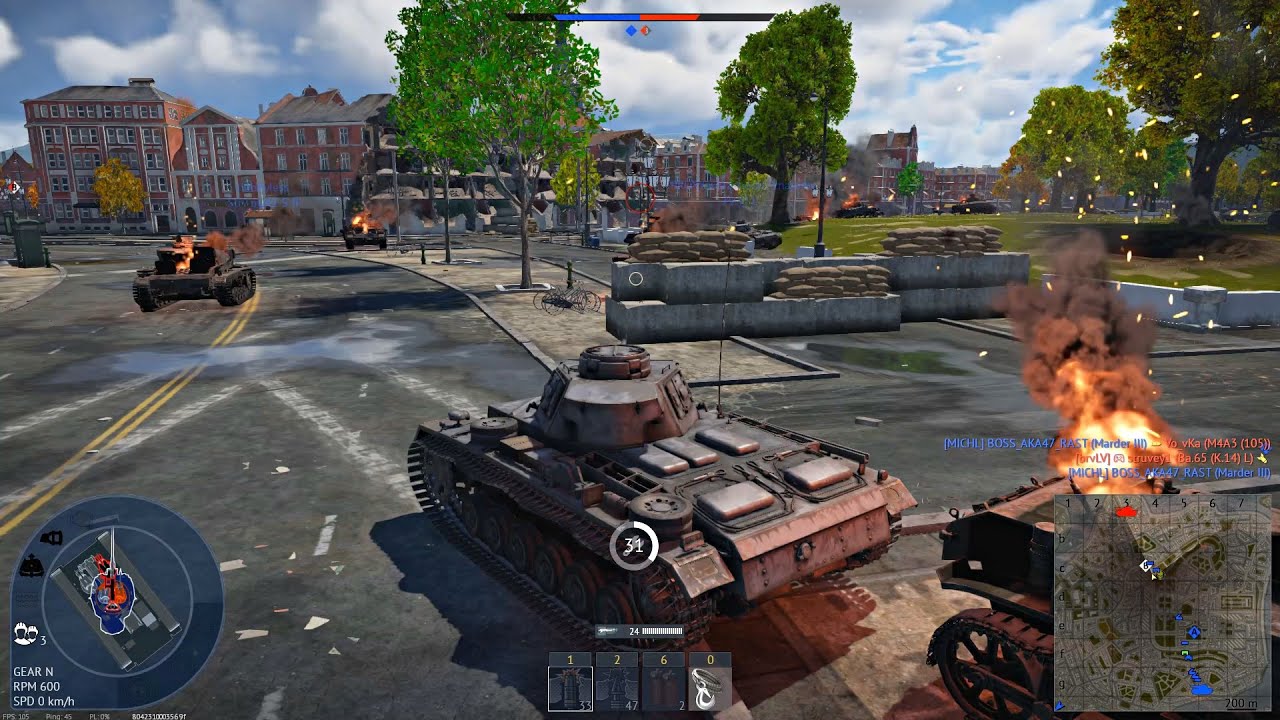The image size is (1280, 720).
Task: Open the 200 m minimap scale selector
Action: [1240, 701]
